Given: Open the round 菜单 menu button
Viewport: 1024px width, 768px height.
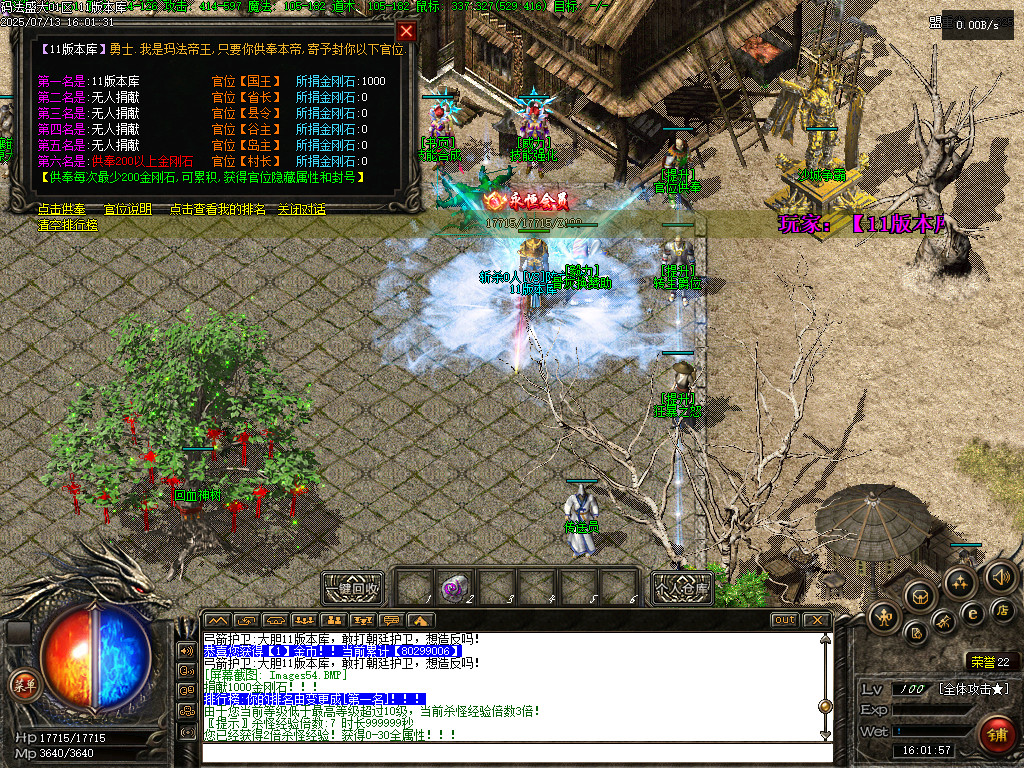Looking at the screenshot, I should tap(22, 684).
